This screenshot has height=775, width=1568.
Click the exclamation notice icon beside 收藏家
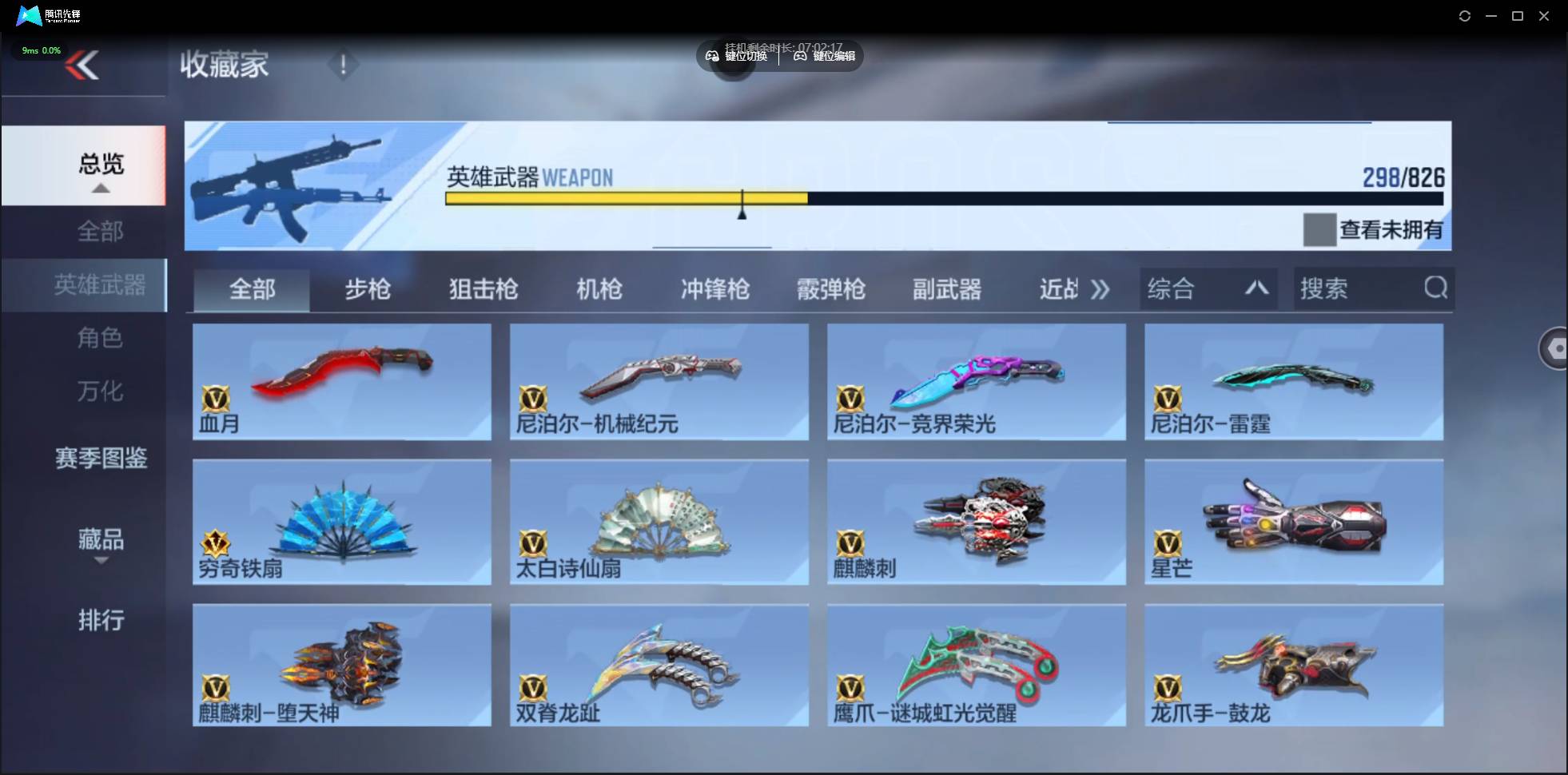click(x=344, y=64)
